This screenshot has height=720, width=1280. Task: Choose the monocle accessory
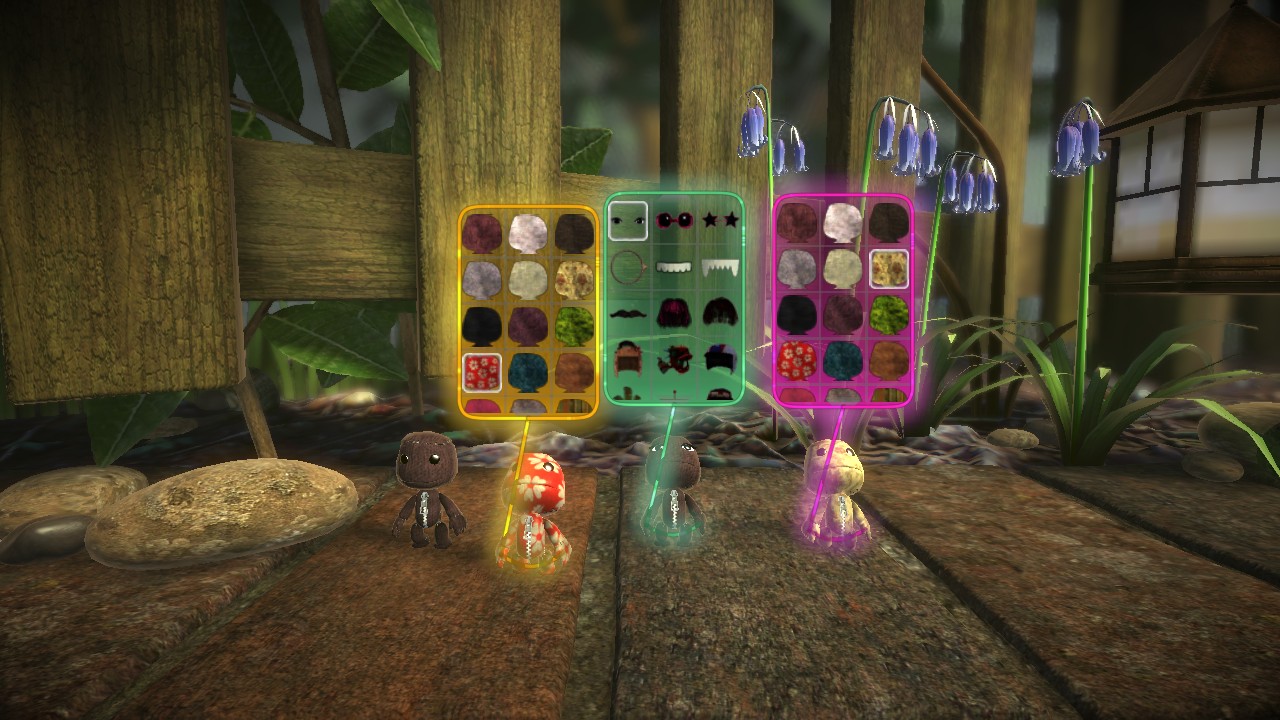coord(629,267)
